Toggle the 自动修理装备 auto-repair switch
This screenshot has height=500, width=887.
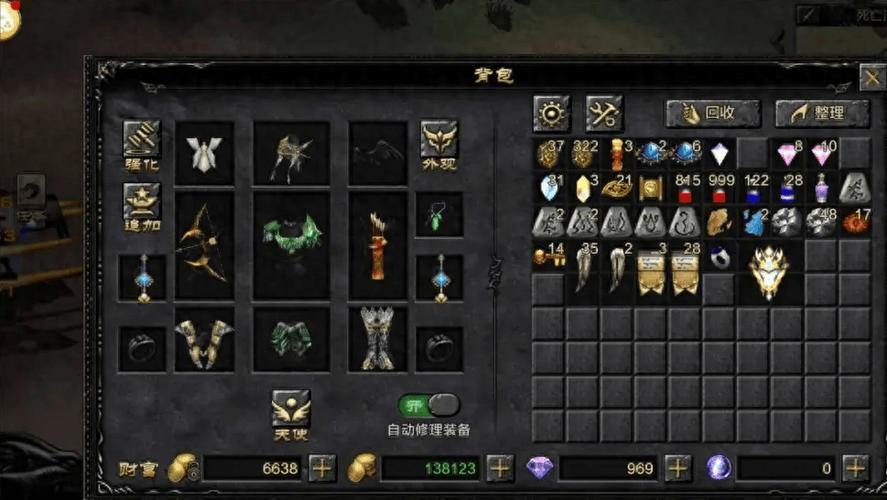coord(429,406)
